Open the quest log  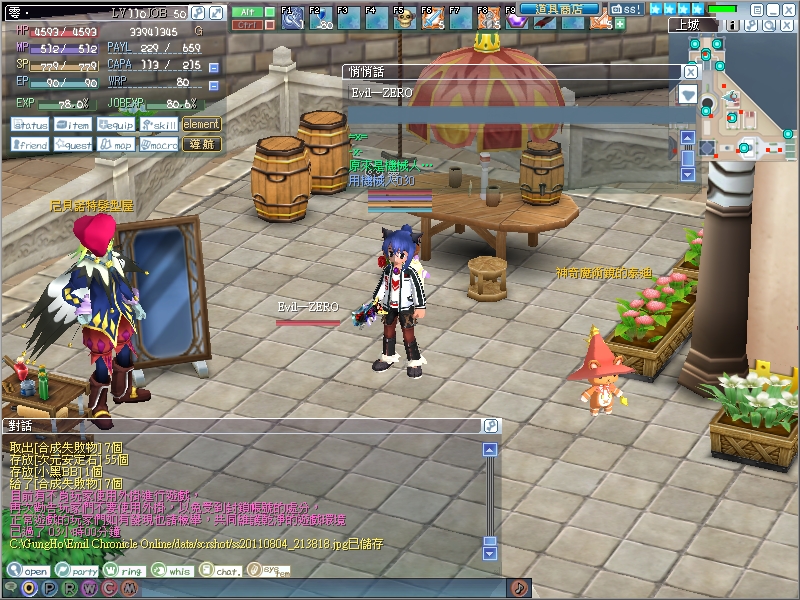pos(74,145)
